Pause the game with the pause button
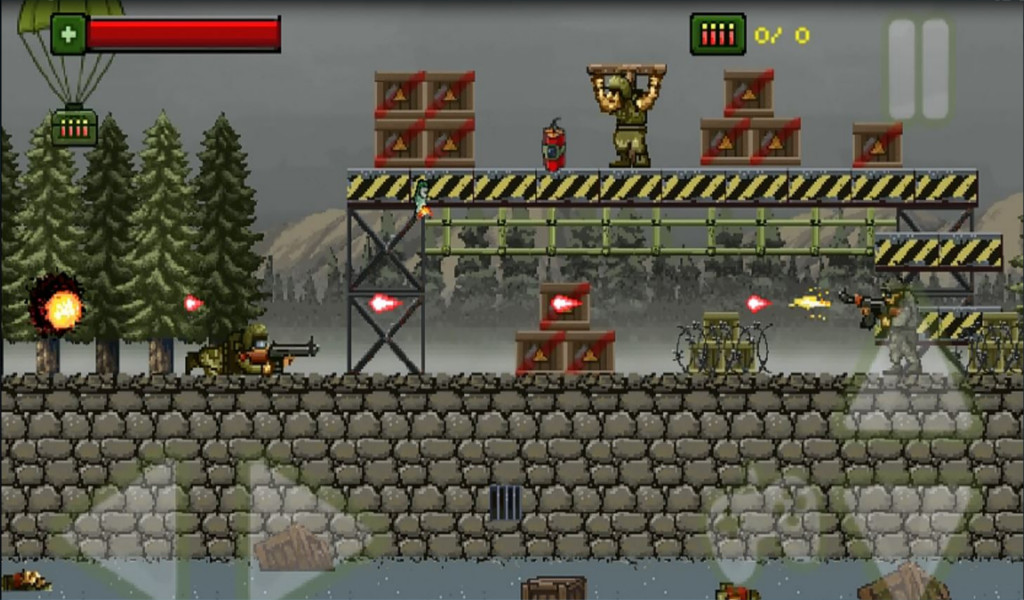The height and width of the screenshot is (600, 1024). tap(919, 69)
